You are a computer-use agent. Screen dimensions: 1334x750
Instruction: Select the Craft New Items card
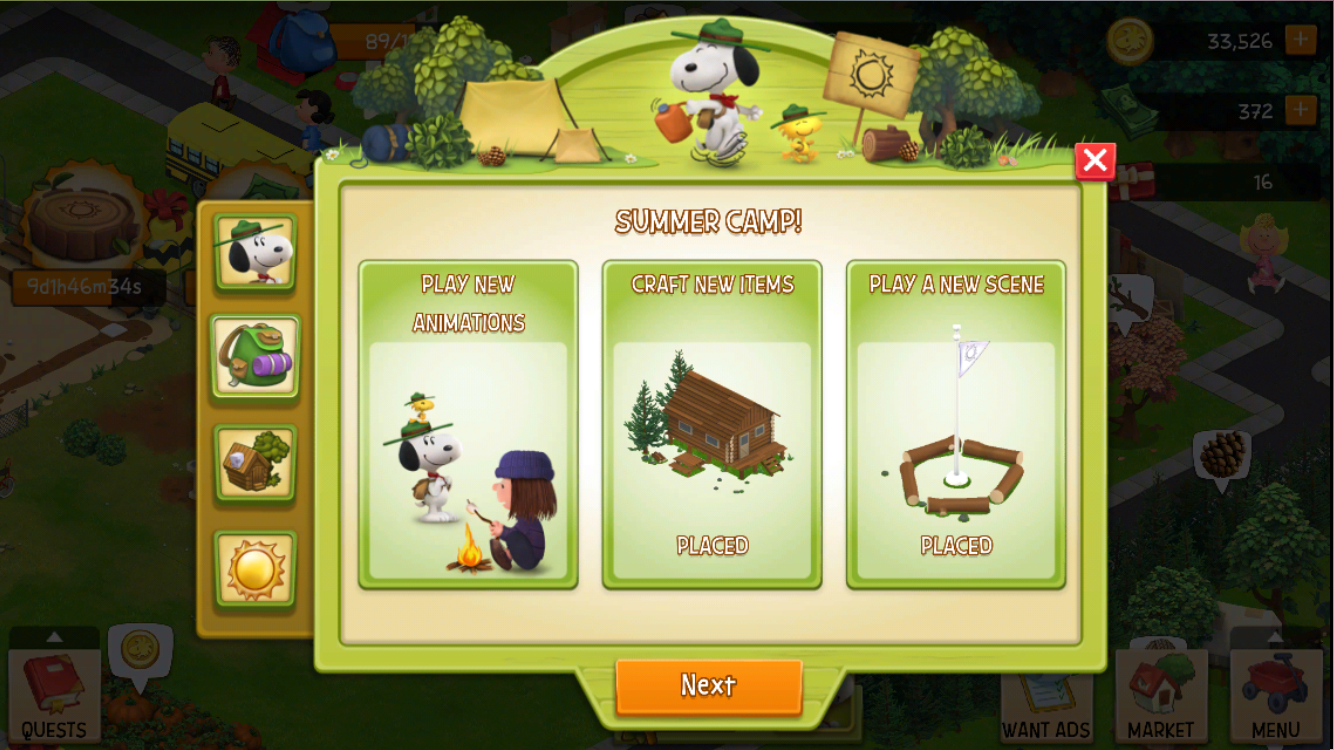712,424
